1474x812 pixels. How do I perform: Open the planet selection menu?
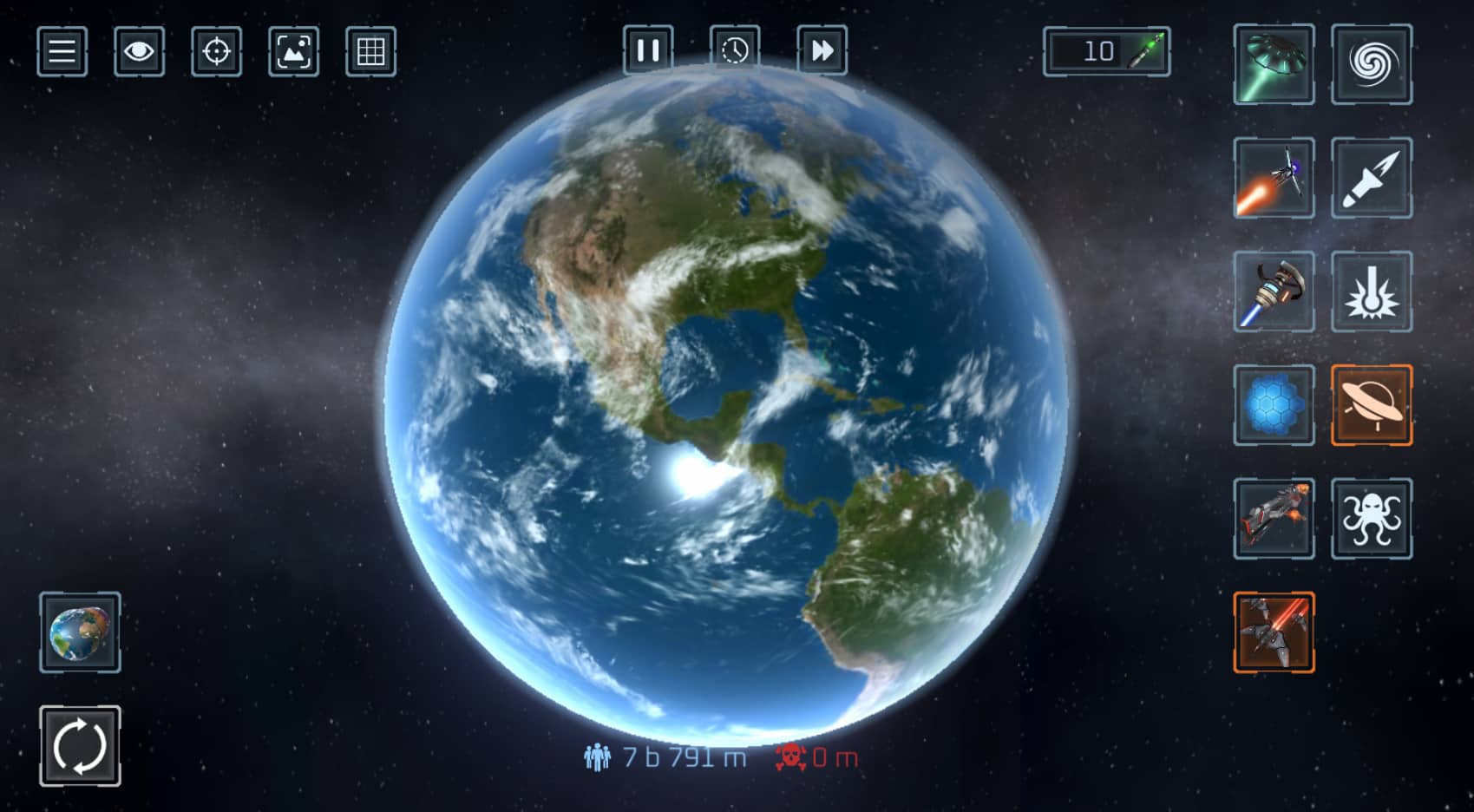pyautogui.click(x=79, y=633)
